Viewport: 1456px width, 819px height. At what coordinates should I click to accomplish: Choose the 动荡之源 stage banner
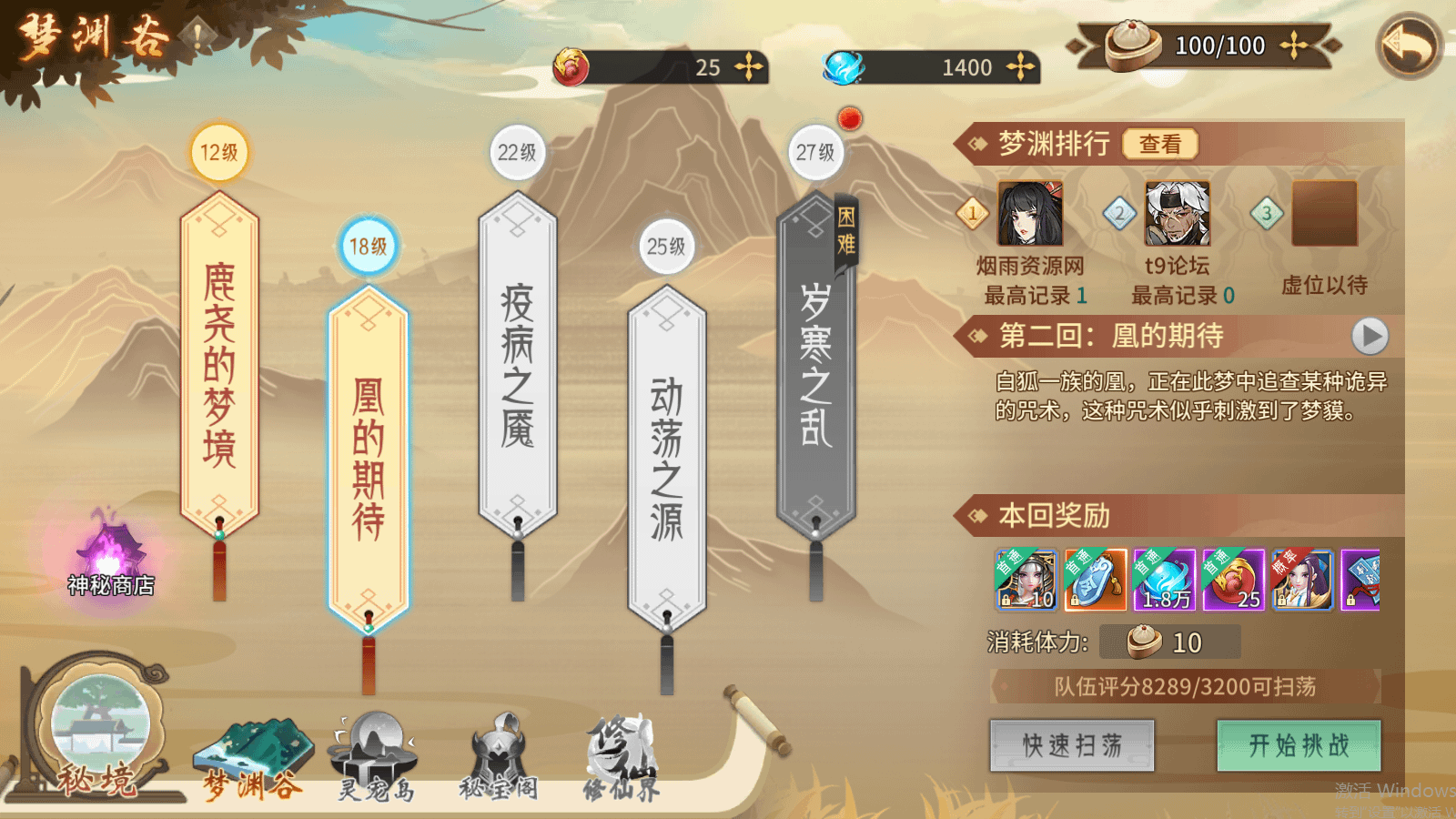(x=666, y=458)
